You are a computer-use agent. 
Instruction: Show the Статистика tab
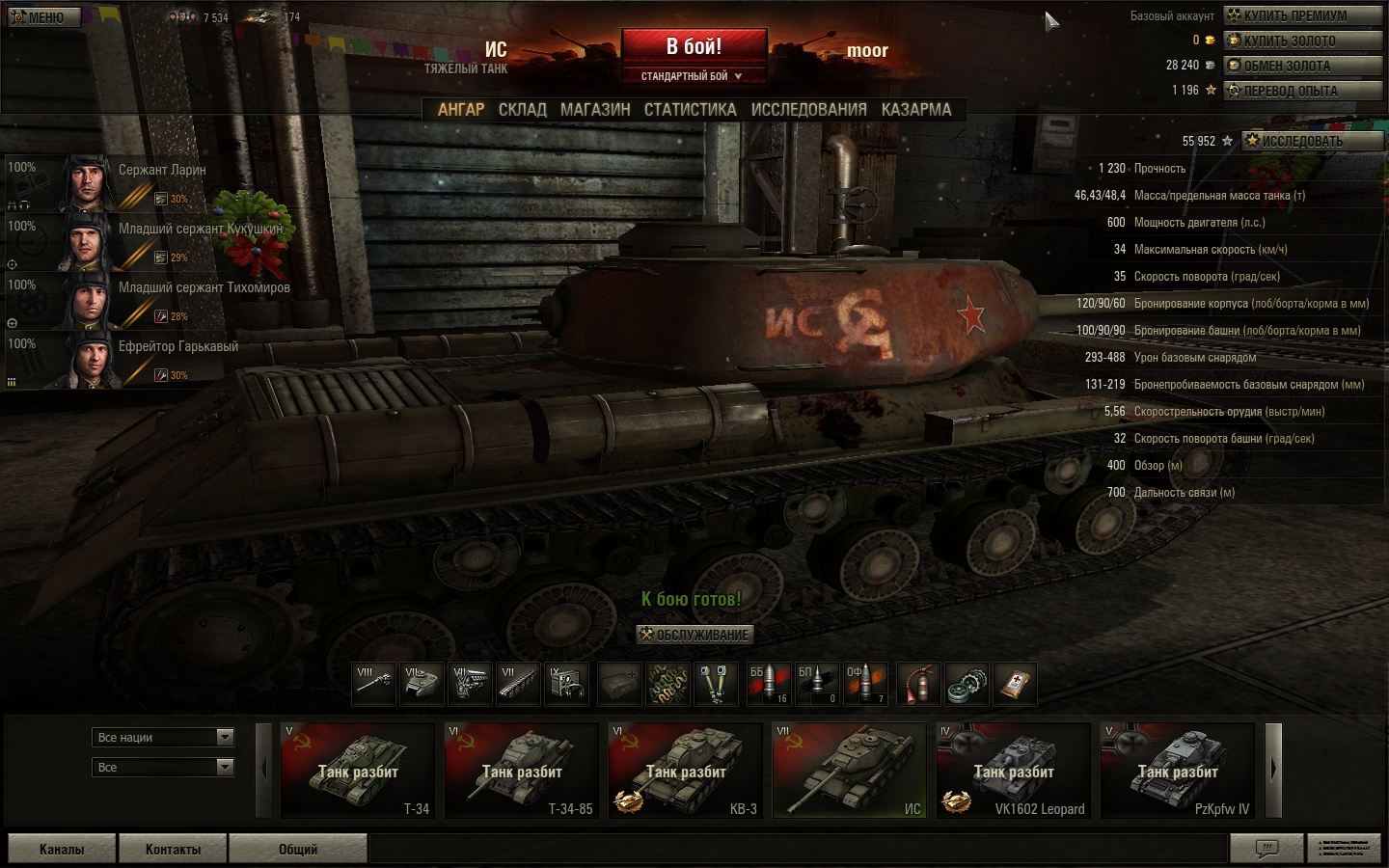[x=690, y=110]
